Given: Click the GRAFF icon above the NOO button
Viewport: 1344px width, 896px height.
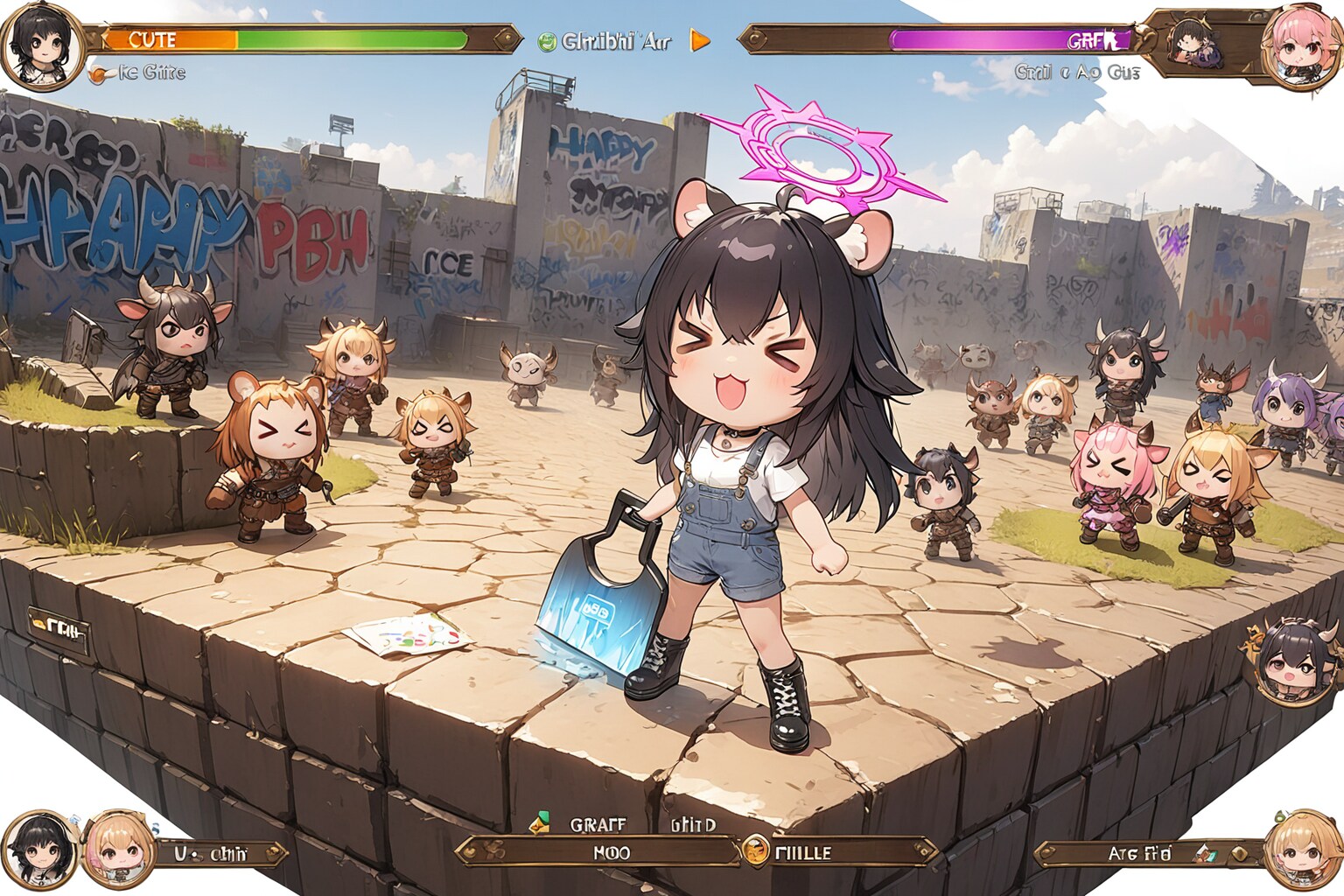Looking at the screenshot, I should click(x=540, y=823).
